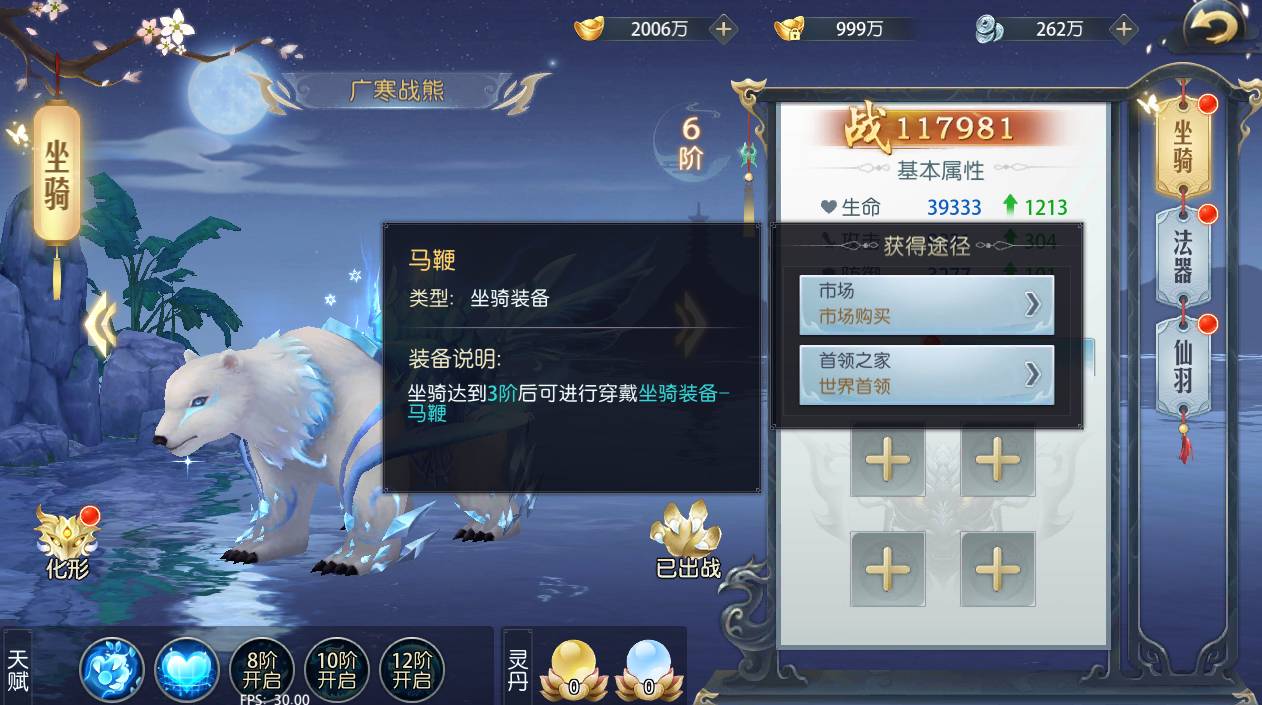Switch to the 法器 tab
The height and width of the screenshot is (705, 1262).
coord(1183,253)
